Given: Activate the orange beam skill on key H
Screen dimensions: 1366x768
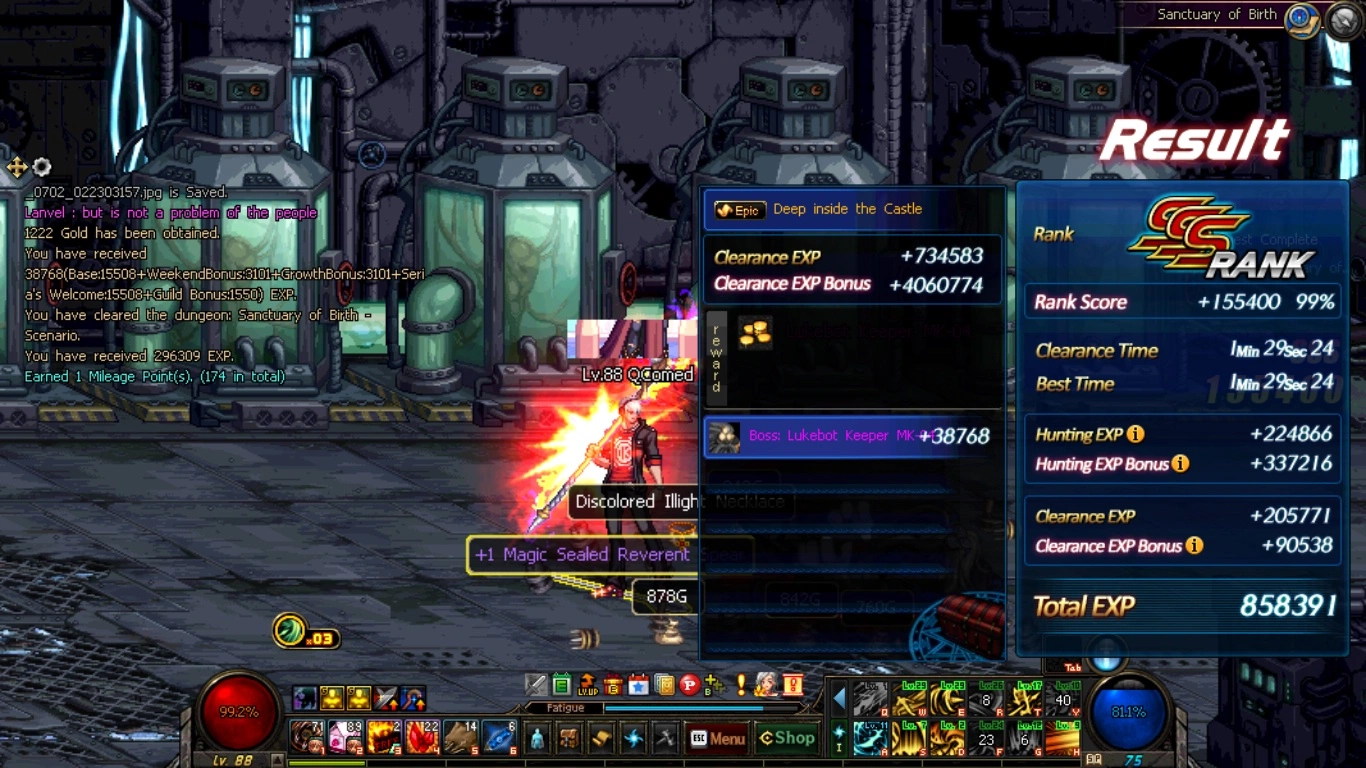Looking at the screenshot, I should 1063,739.
